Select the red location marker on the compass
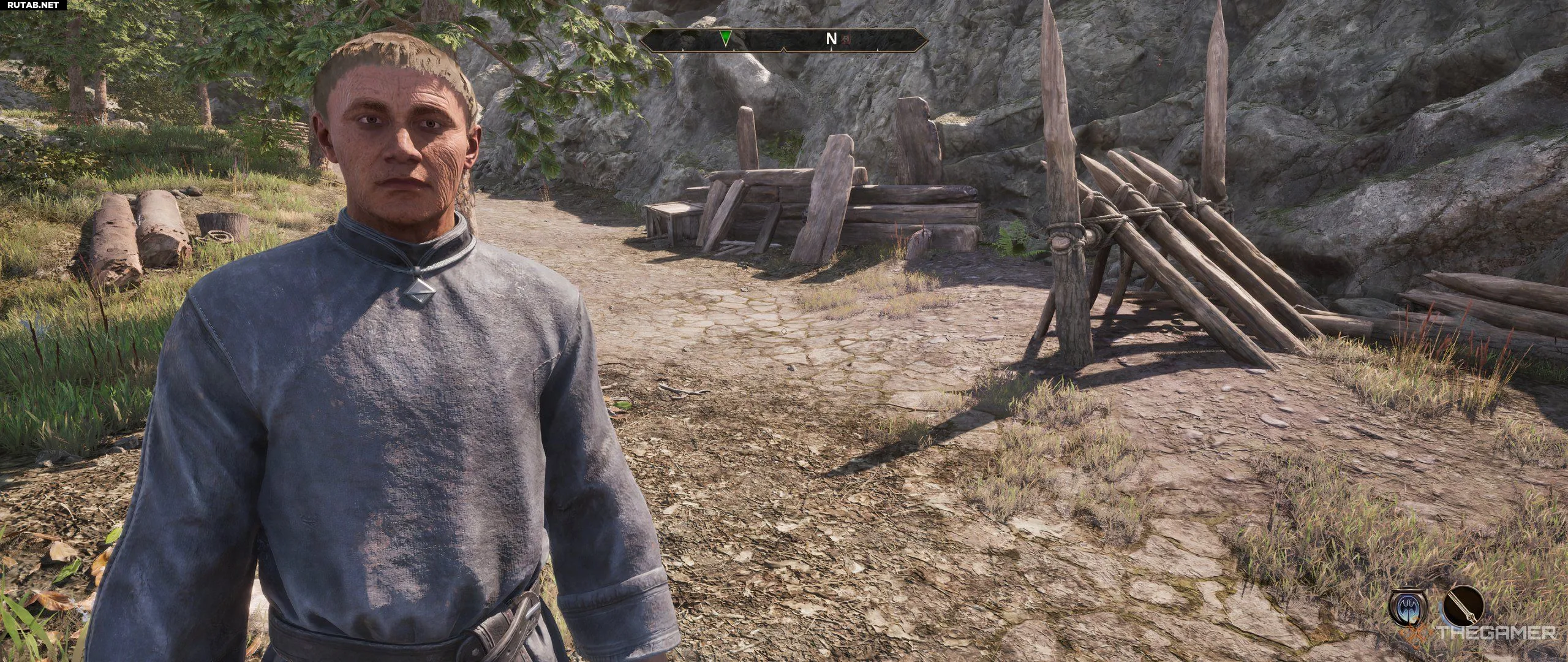1568x662 pixels. tap(846, 40)
